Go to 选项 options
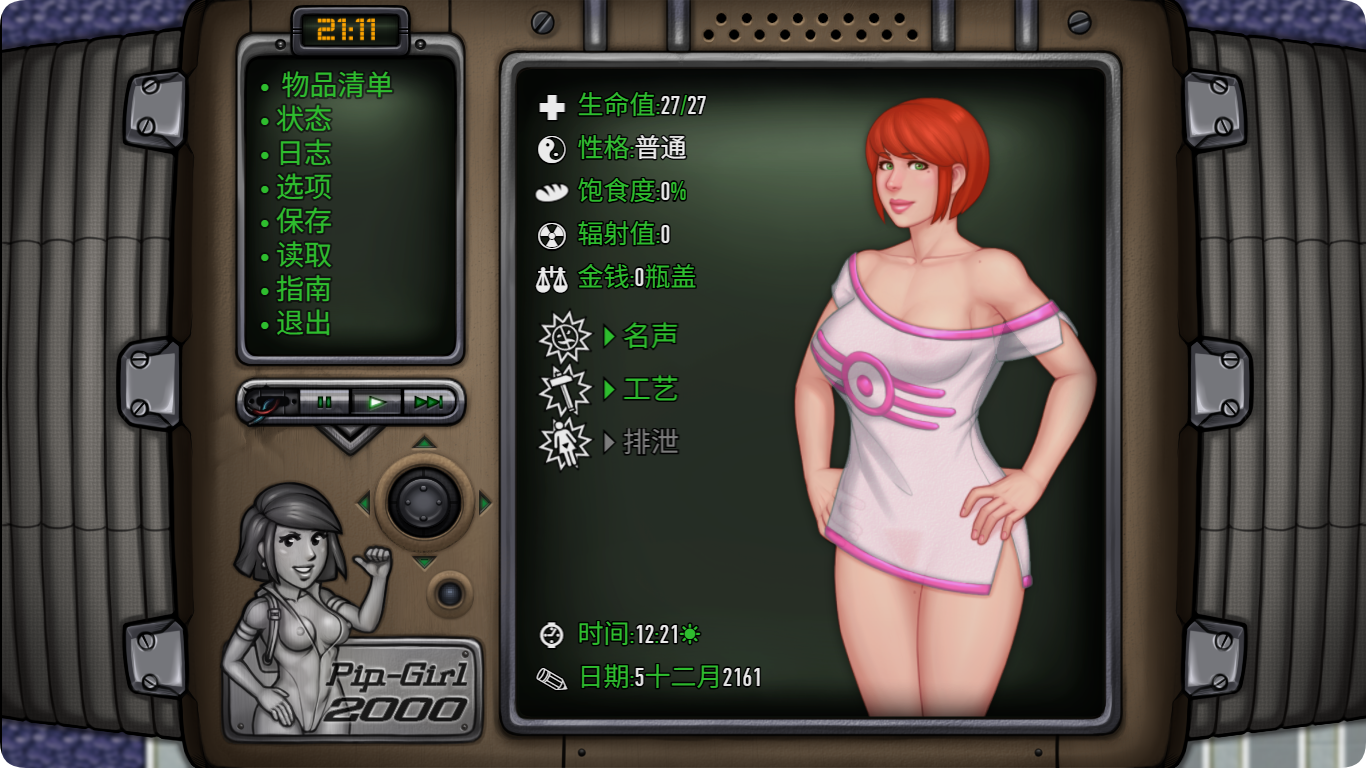This screenshot has width=1366, height=768. [303, 188]
